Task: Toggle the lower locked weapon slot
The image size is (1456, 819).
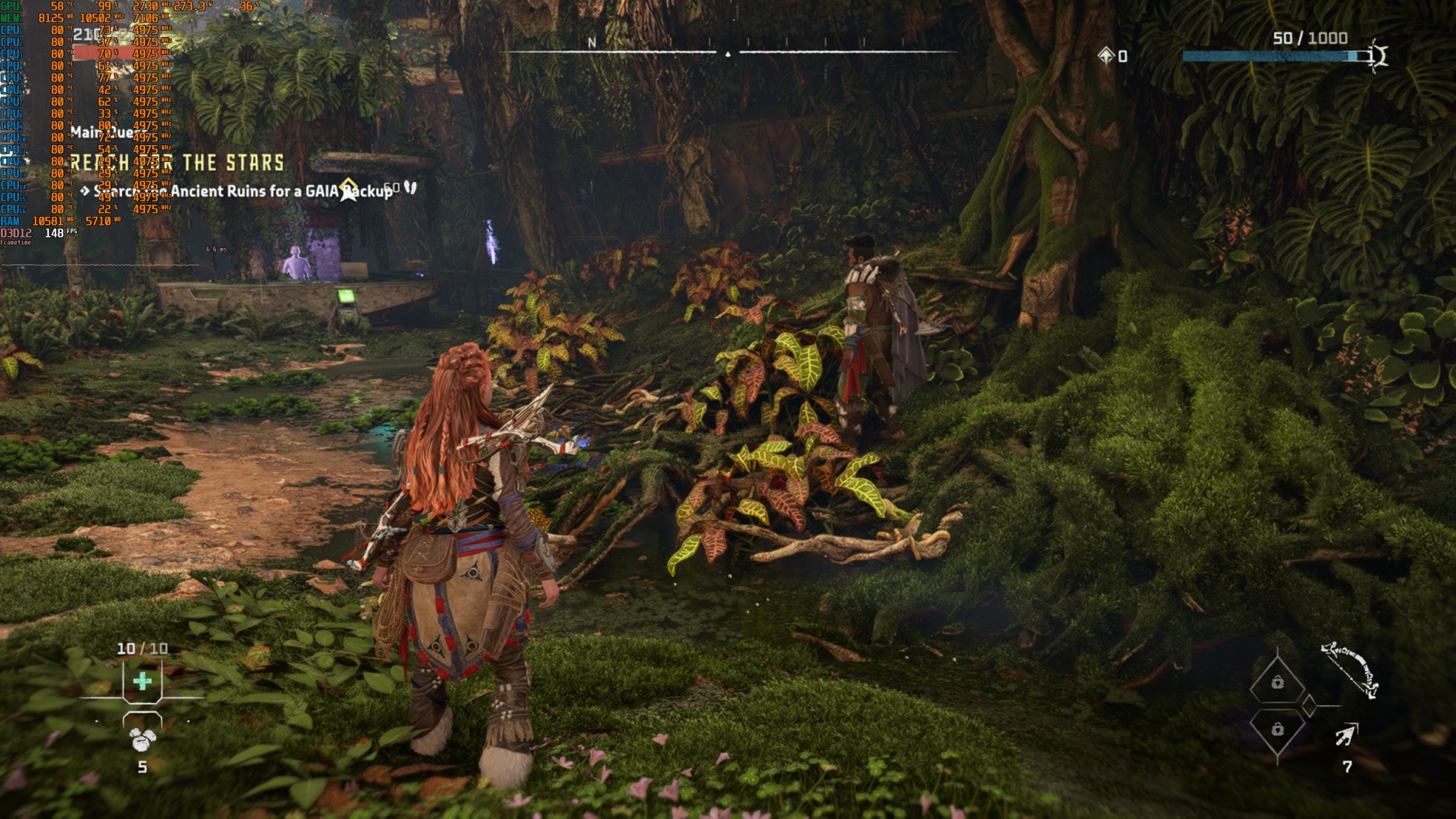Action: click(1278, 730)
